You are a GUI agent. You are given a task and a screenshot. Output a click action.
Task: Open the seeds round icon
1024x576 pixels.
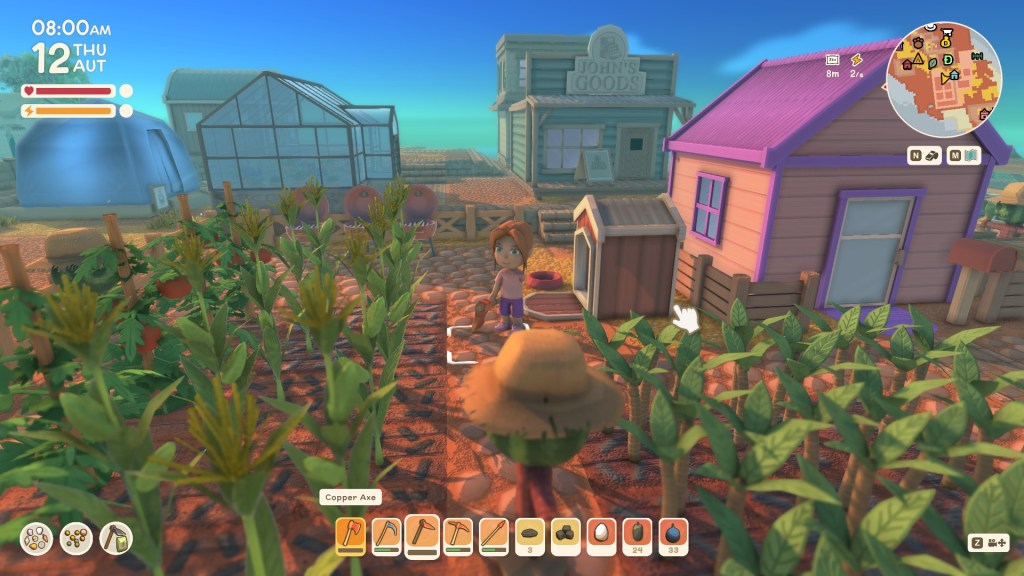click(x=76, y=538)
